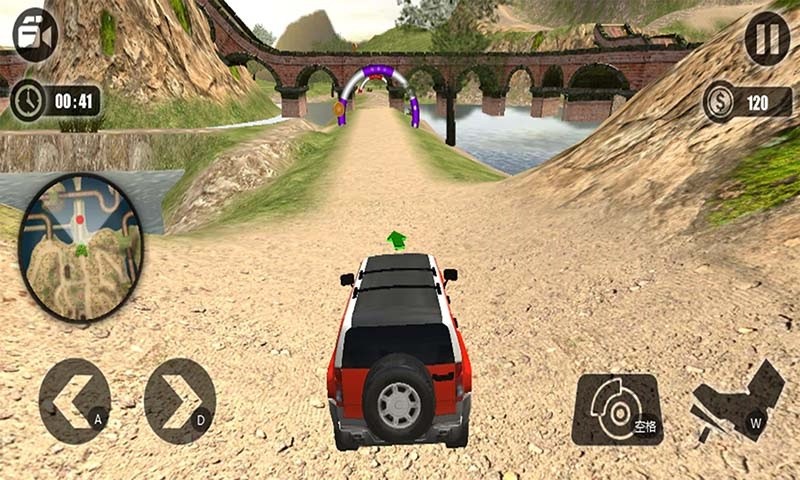The width and height of the screenshot is (800, 480).
Task: Tap the gas pedal to accelerate
Action: click(737, 402)
